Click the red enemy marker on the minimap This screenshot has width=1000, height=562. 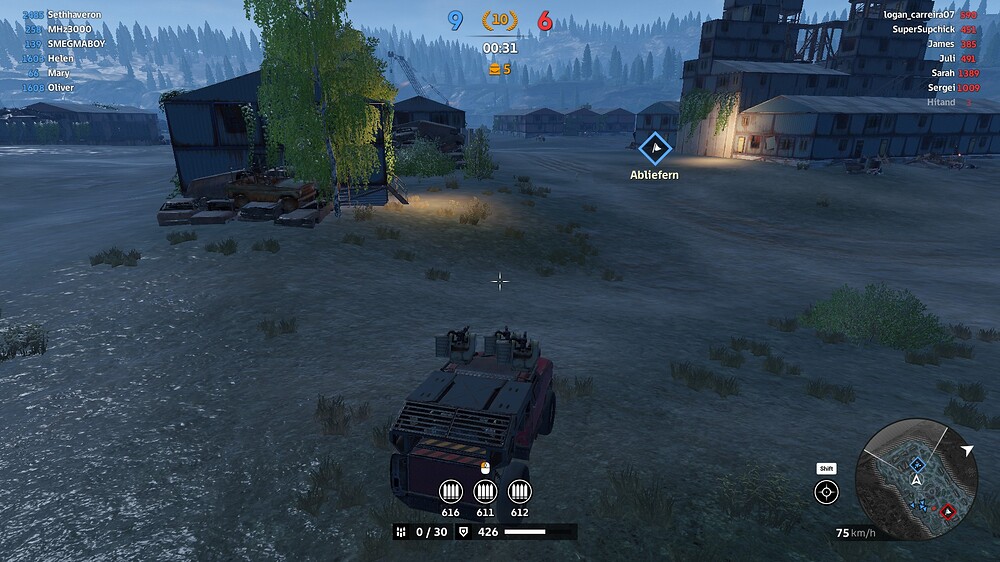(x=948, y=512)
